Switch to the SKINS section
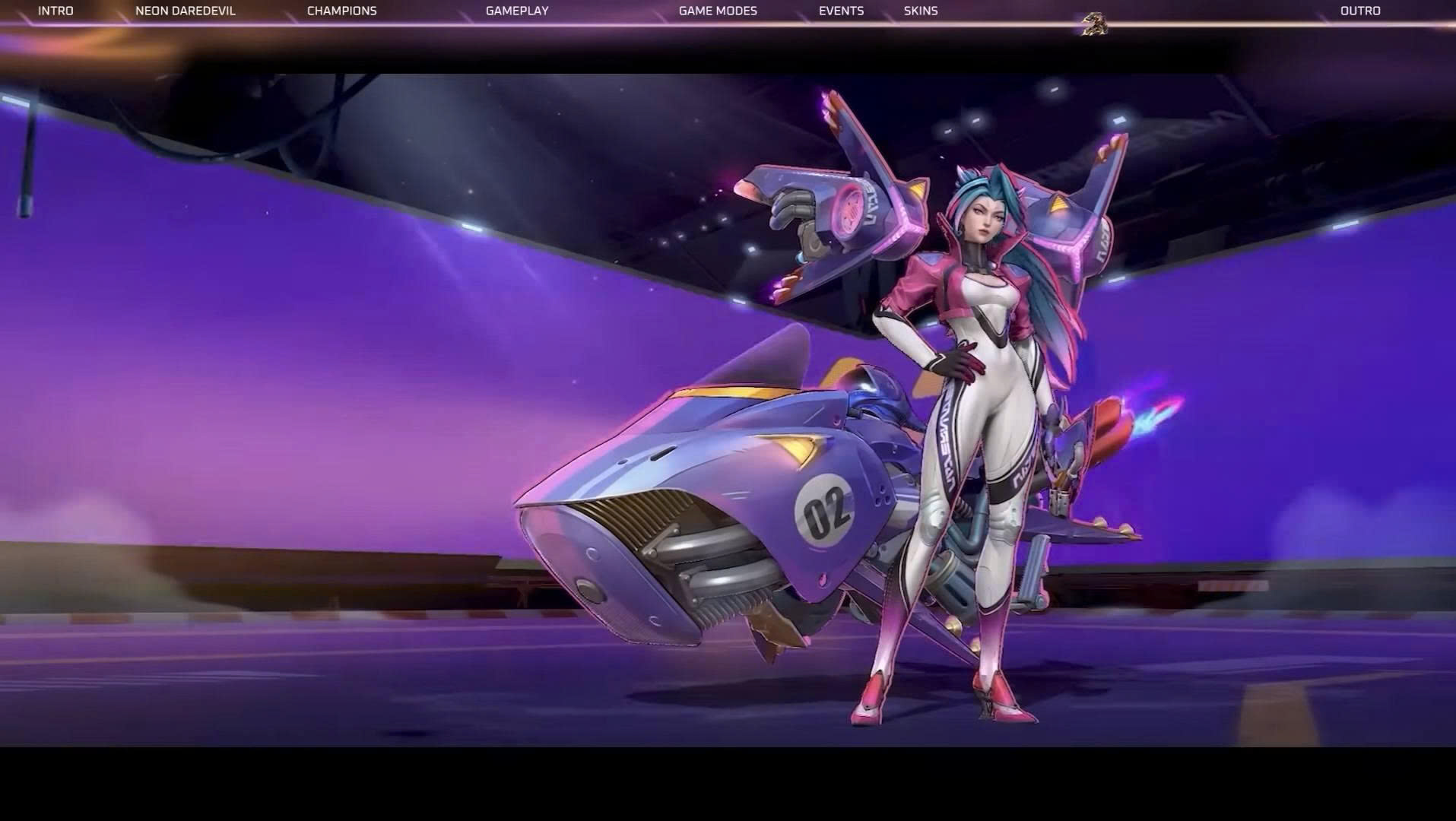Screen dimensions: 1456x821 point(921,11)
